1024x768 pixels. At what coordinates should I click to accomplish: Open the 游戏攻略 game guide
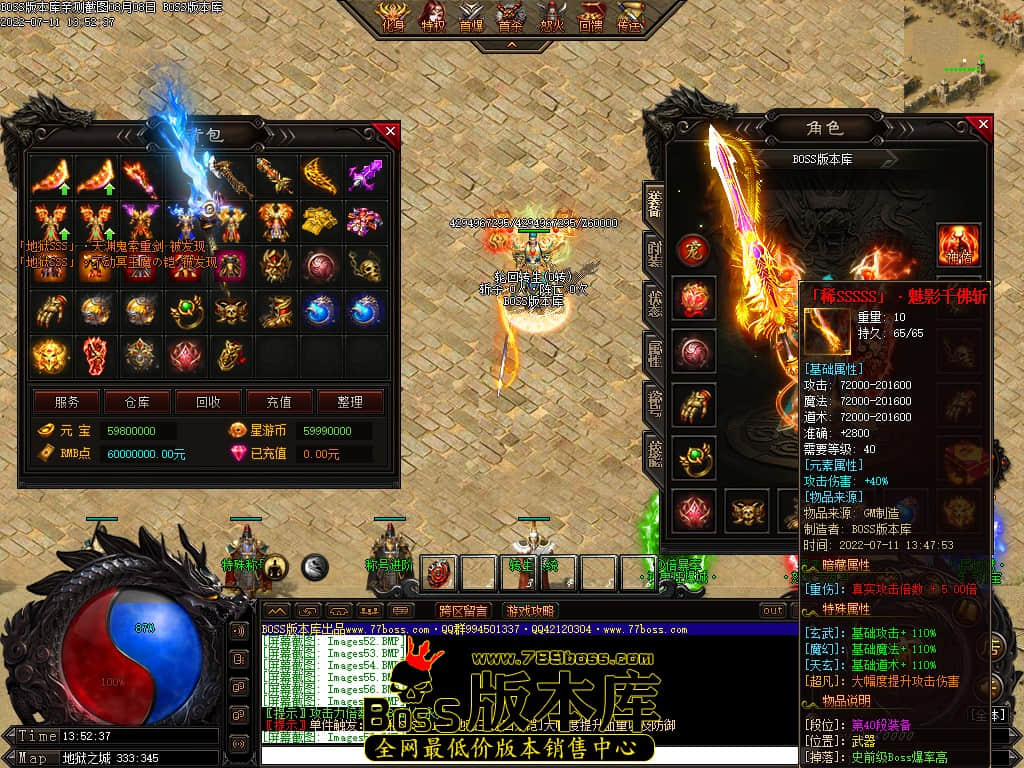(x=530, y=611)
